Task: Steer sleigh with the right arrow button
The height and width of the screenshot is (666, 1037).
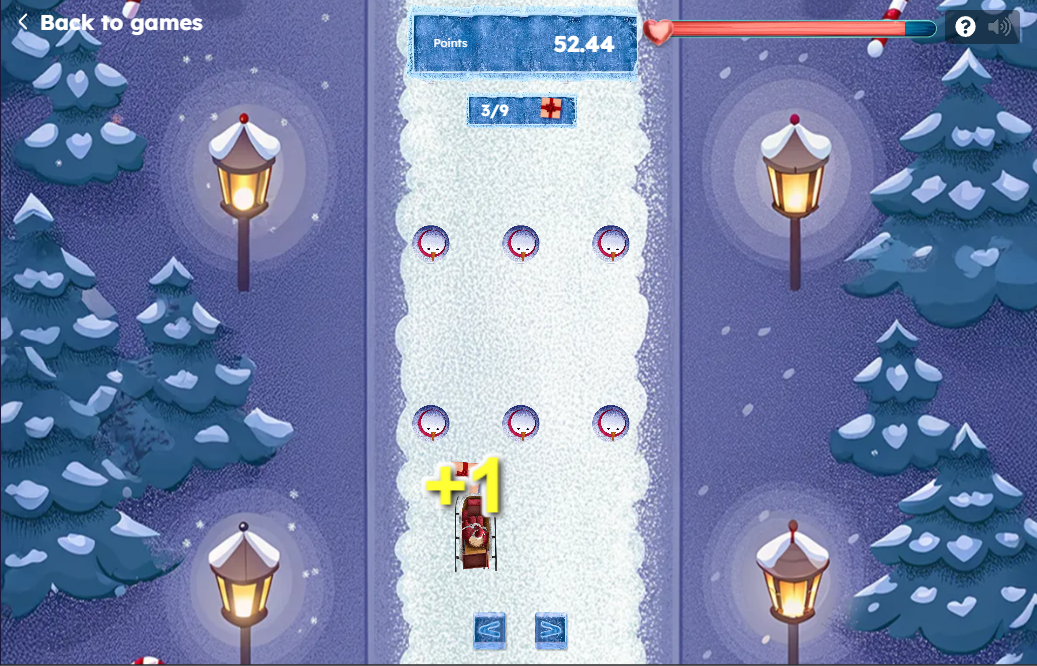Action: (550, 630)
